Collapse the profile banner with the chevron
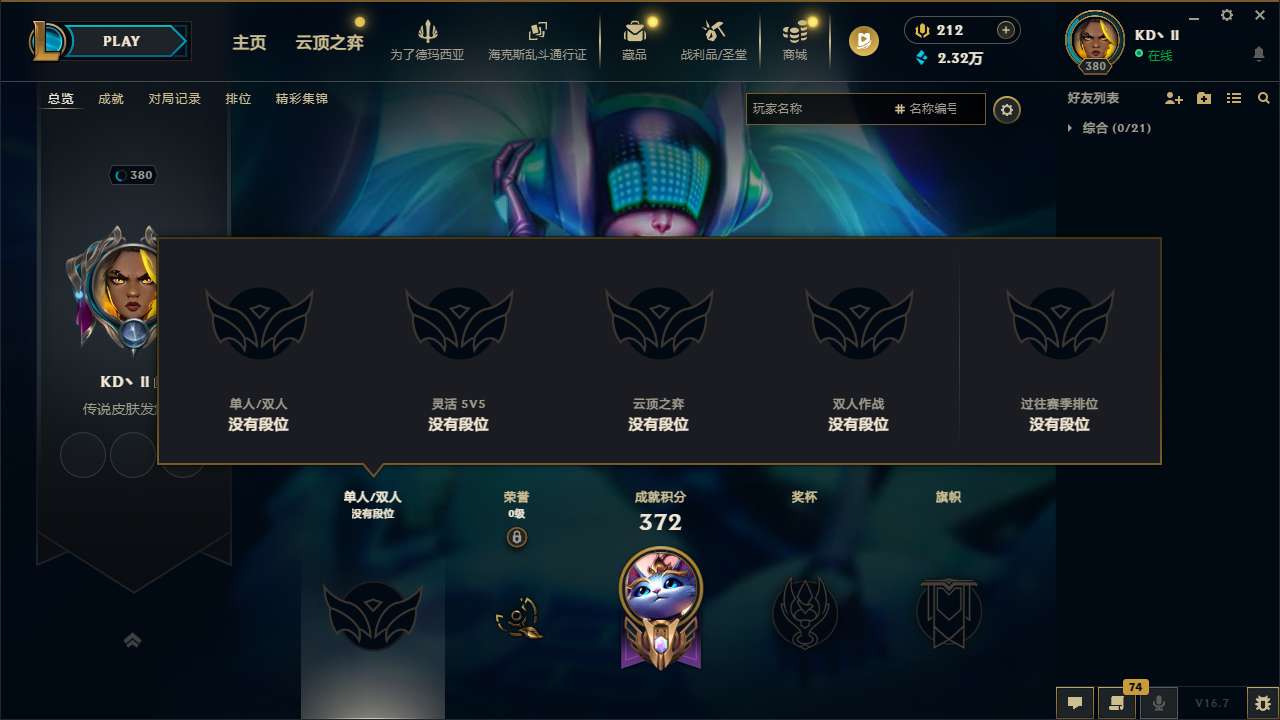1280x720 pixels. (x=132, y=640)
